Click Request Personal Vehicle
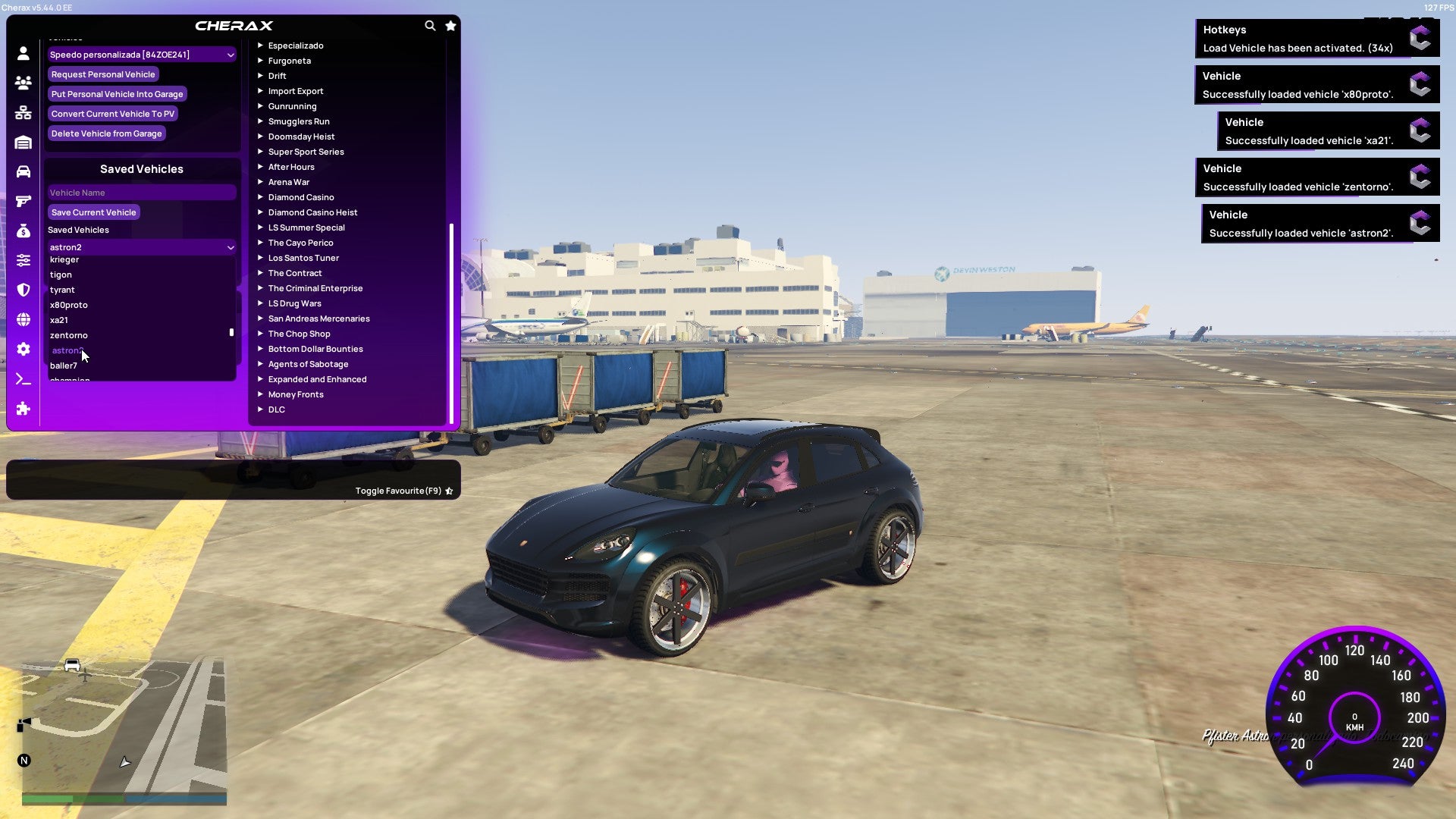Image resolution: width=1456 pixels, height=819 pixels. (103, 74)
